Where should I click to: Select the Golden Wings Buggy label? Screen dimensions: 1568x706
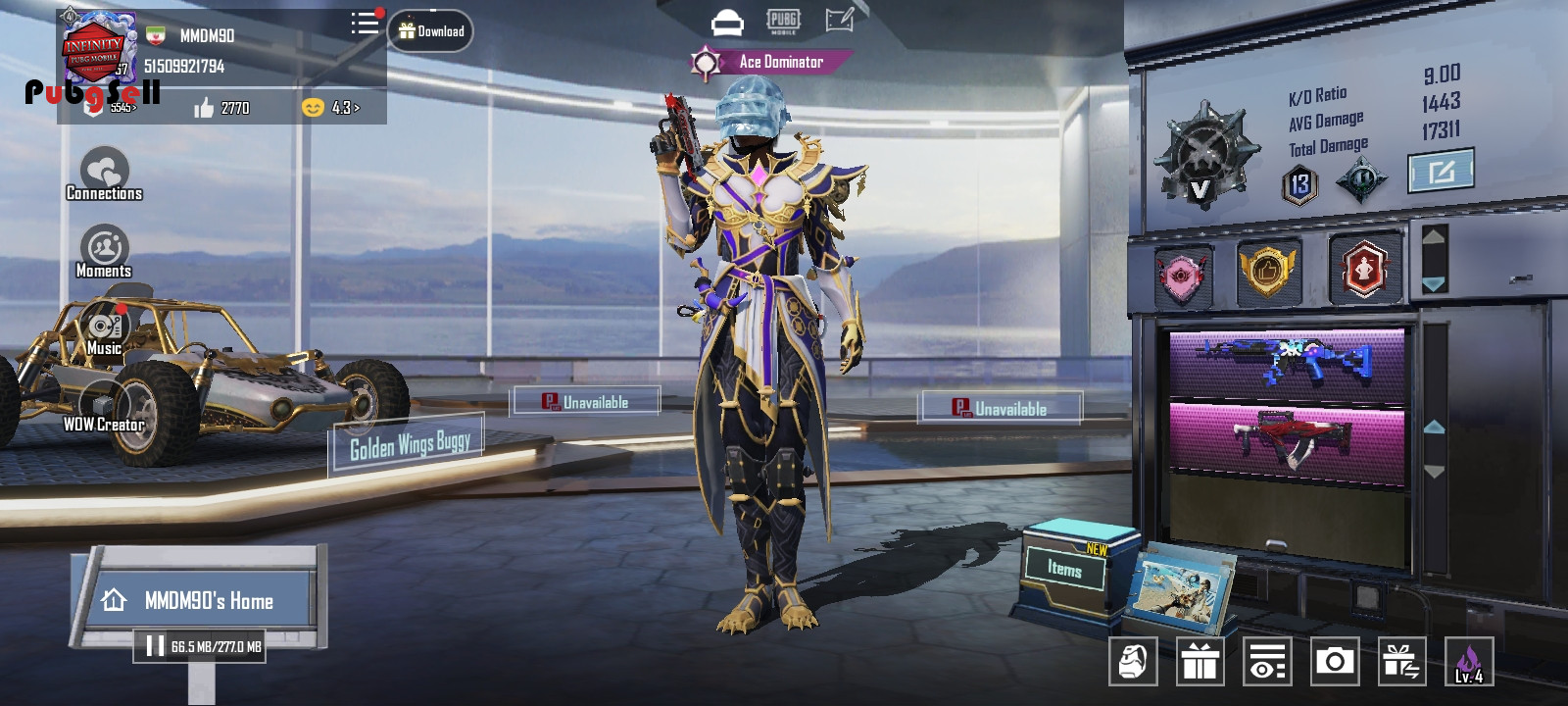pyautogui.click(x=410, y=446)
